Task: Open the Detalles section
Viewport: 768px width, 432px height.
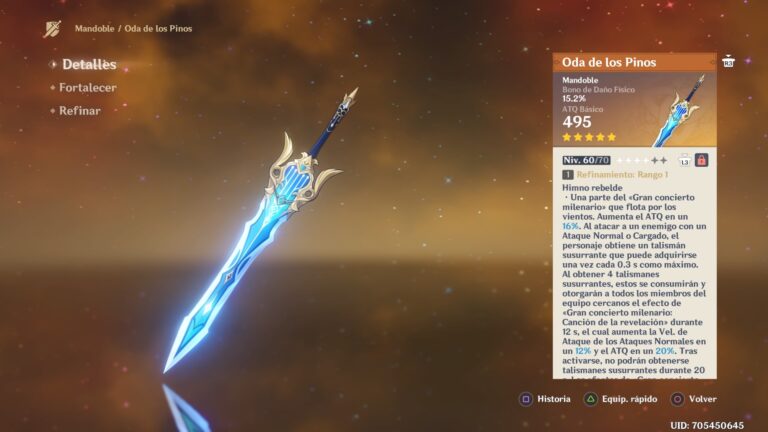Action: pos(88,65)
